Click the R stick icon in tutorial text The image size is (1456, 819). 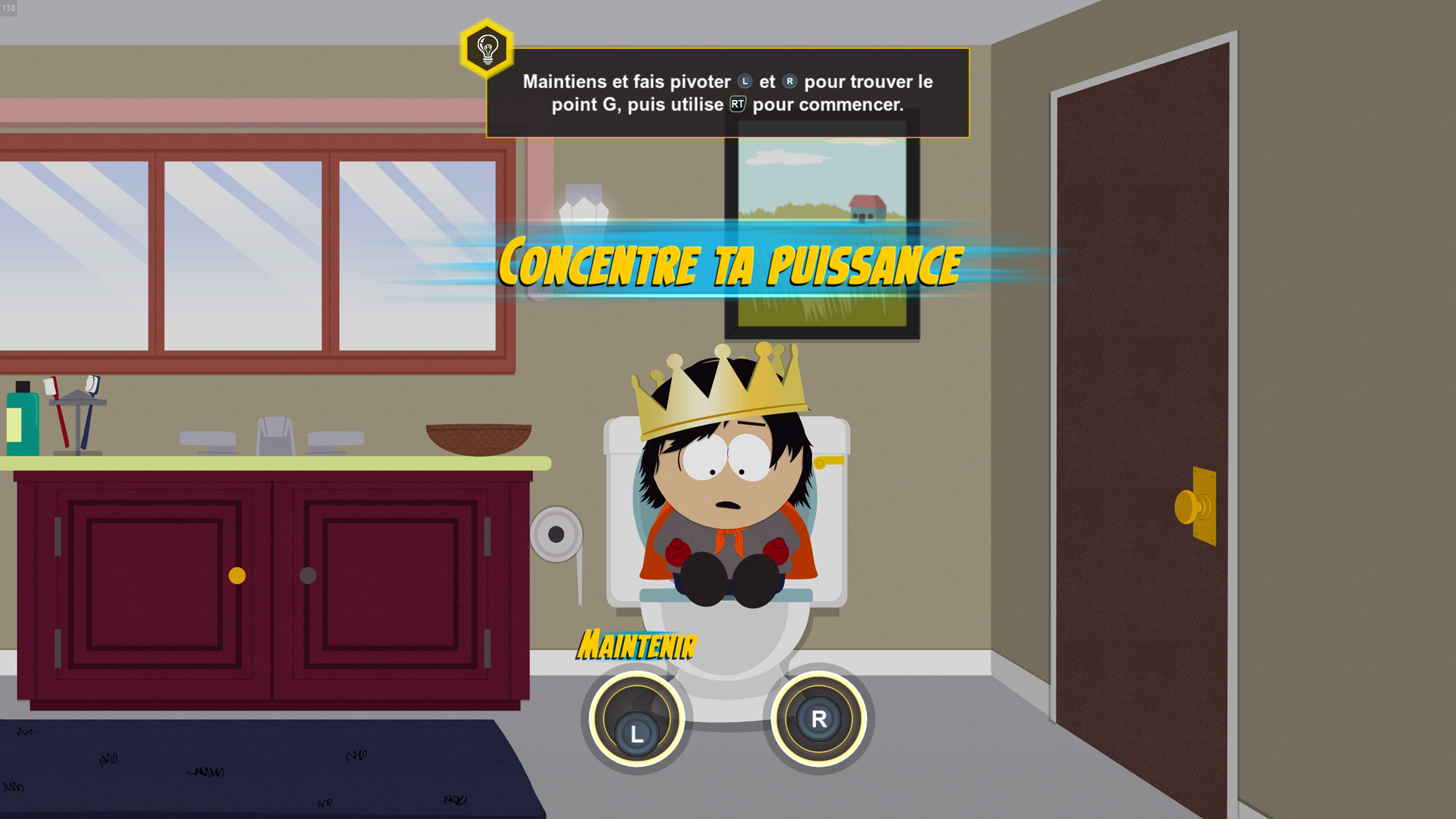coord(789,80)
